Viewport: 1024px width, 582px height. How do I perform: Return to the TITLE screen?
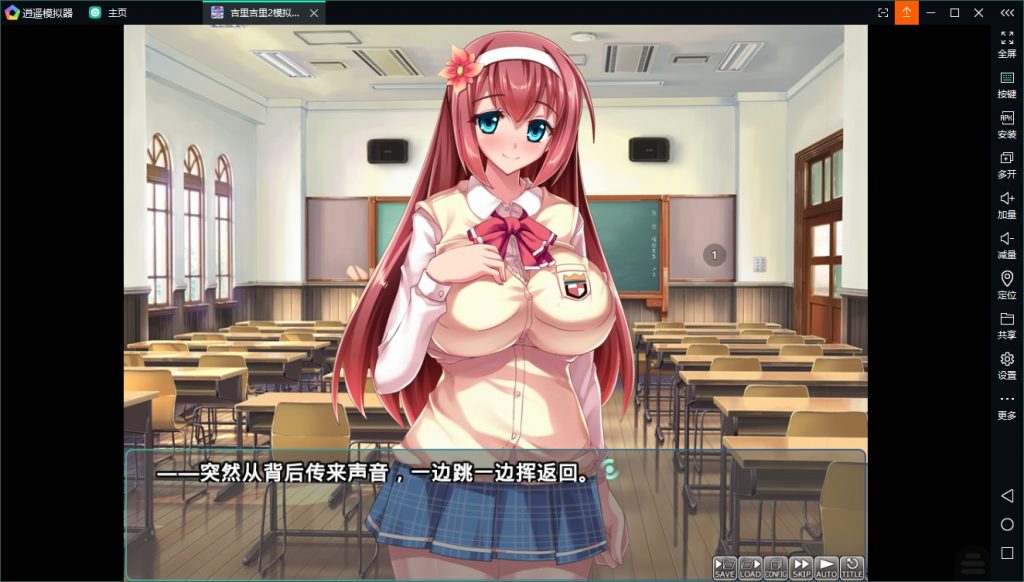pyautogui.click(x=852, y=568)
